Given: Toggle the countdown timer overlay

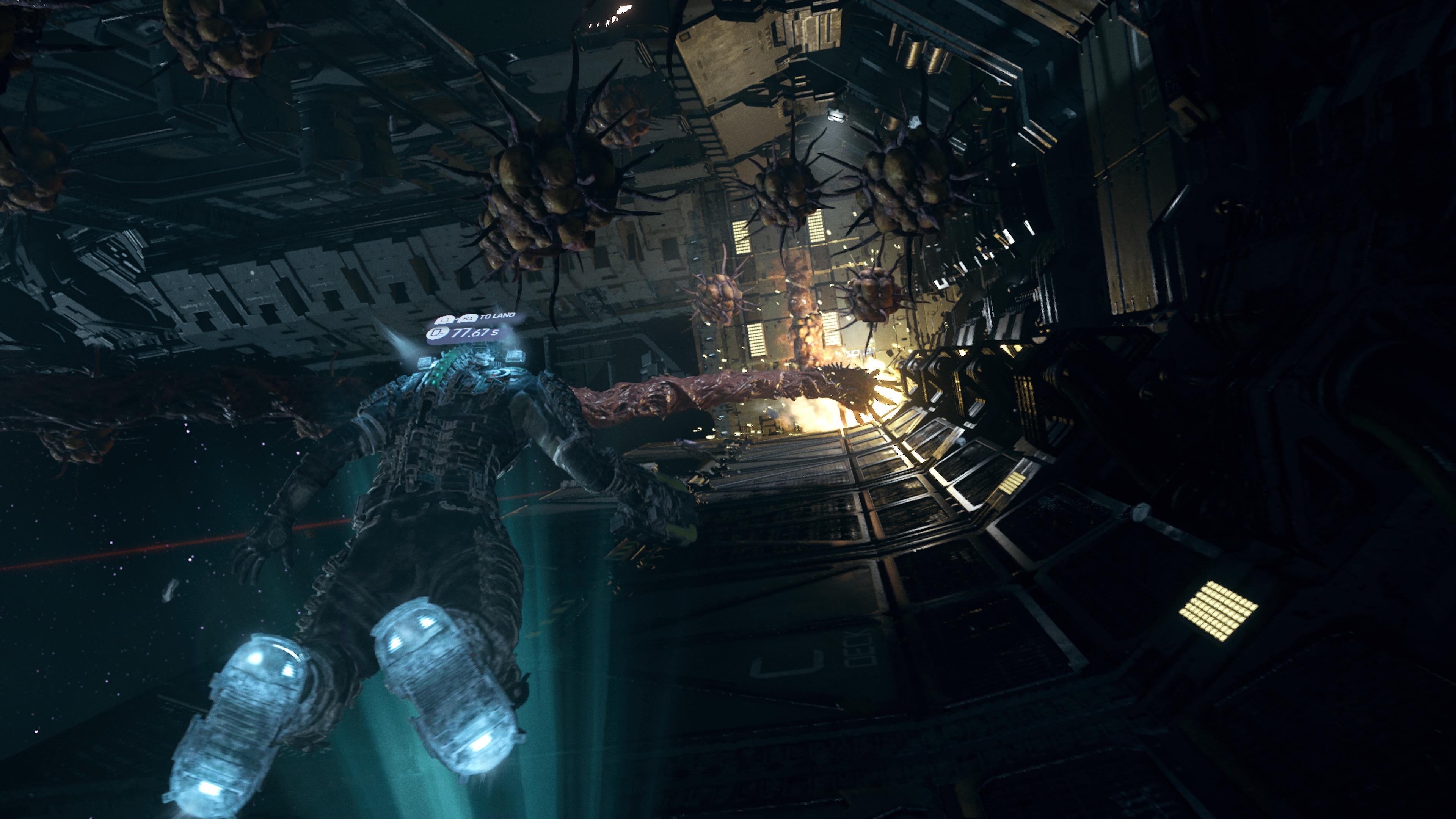Looking at the screenshot, I should [469, 334].
